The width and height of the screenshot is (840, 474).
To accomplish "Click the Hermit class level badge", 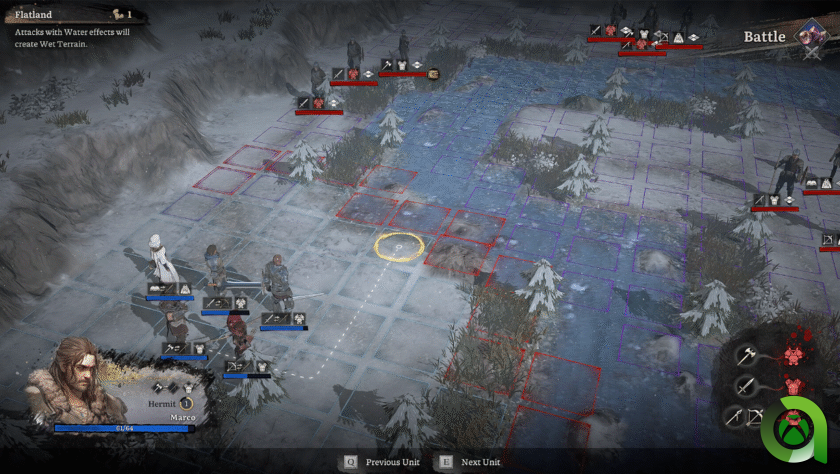I will point(186,403).
